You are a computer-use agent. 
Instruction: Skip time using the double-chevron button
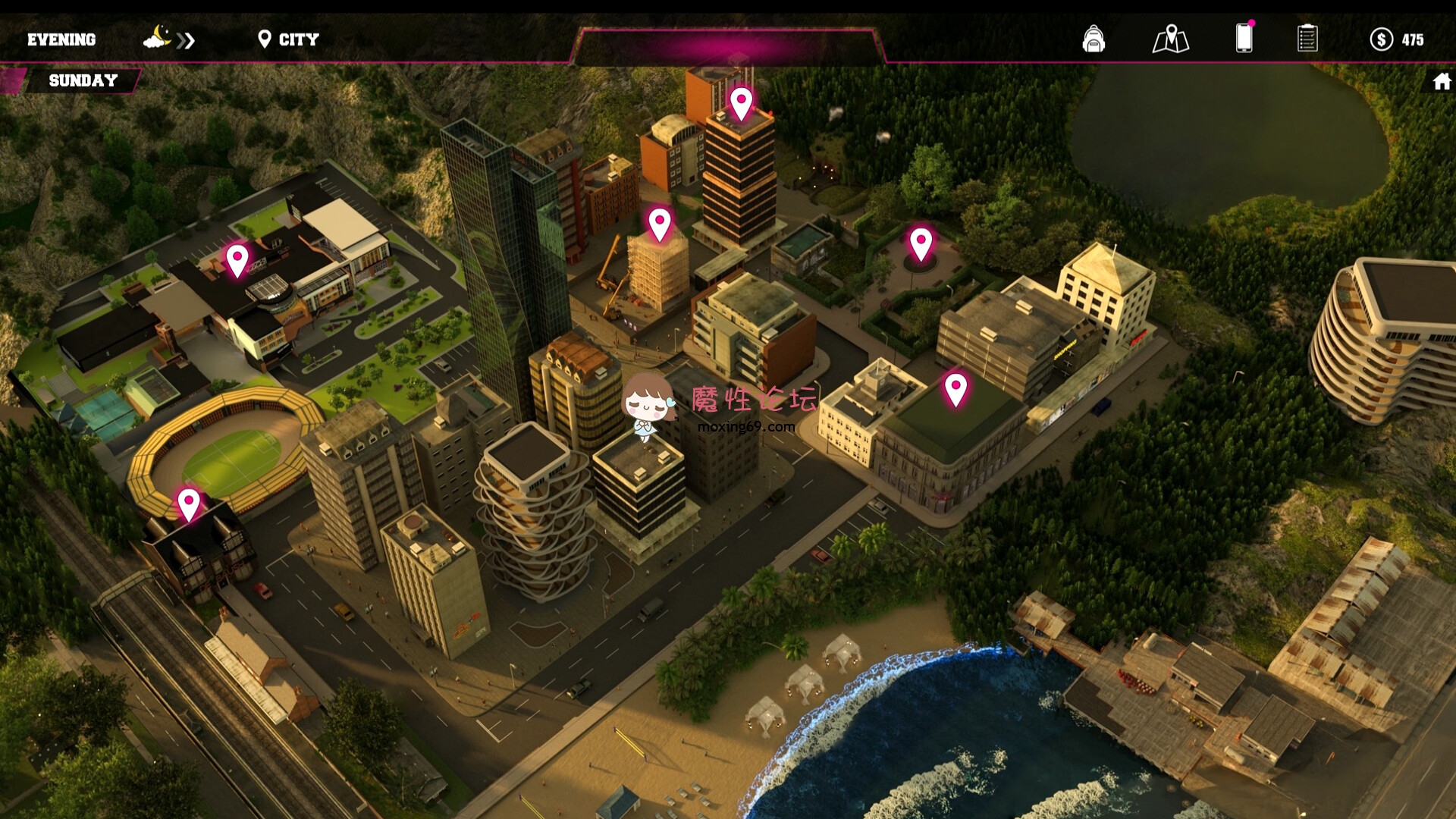pyautogui.click(x=187, y=40)
